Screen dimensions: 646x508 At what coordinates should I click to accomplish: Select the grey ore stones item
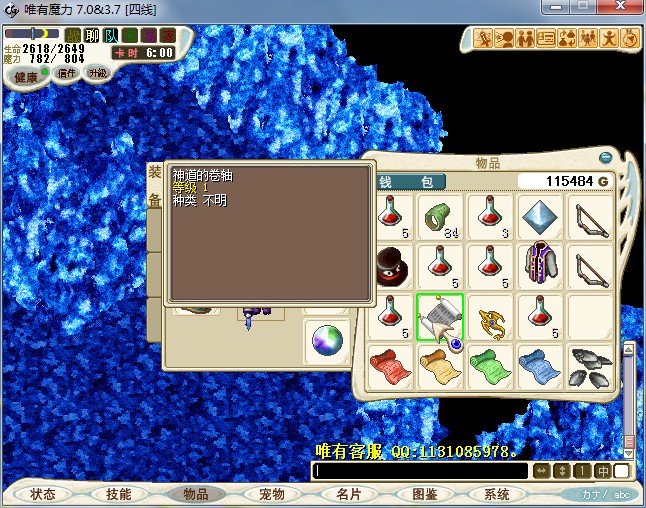coord(591,366)
